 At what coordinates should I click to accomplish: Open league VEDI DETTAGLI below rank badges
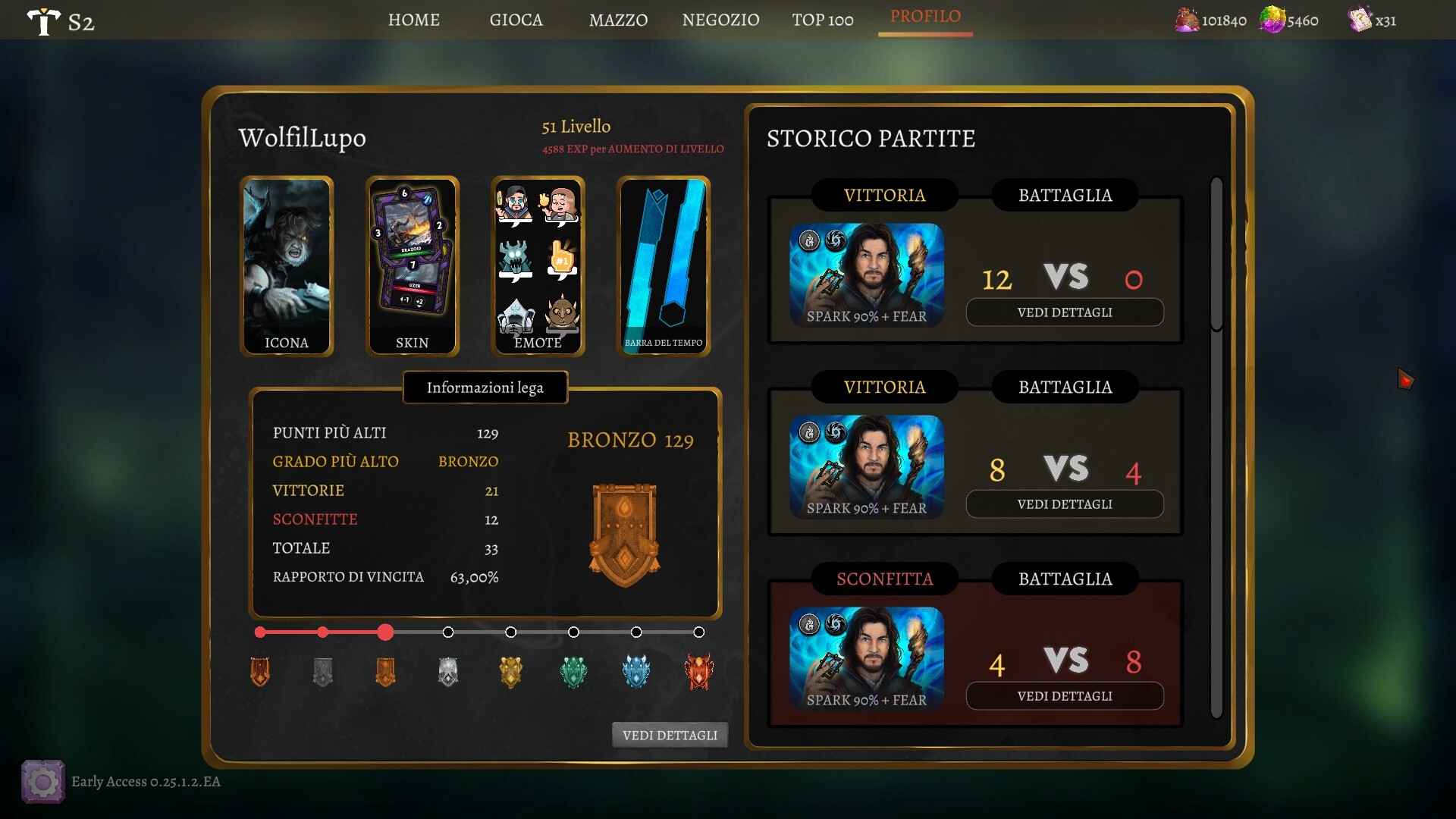tap(670, 735)
